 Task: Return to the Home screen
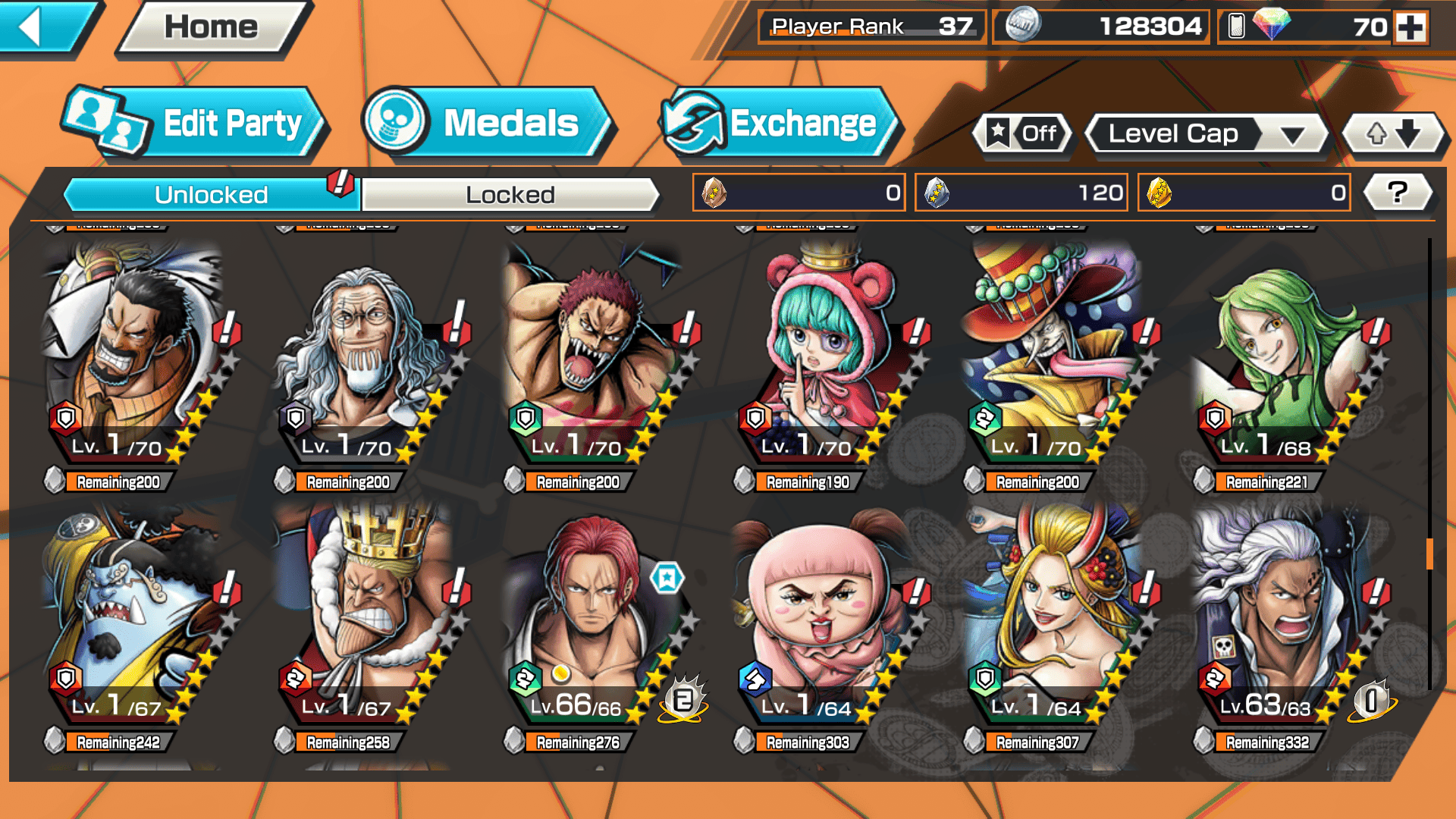pyautogui.click(x=212, y=28)
